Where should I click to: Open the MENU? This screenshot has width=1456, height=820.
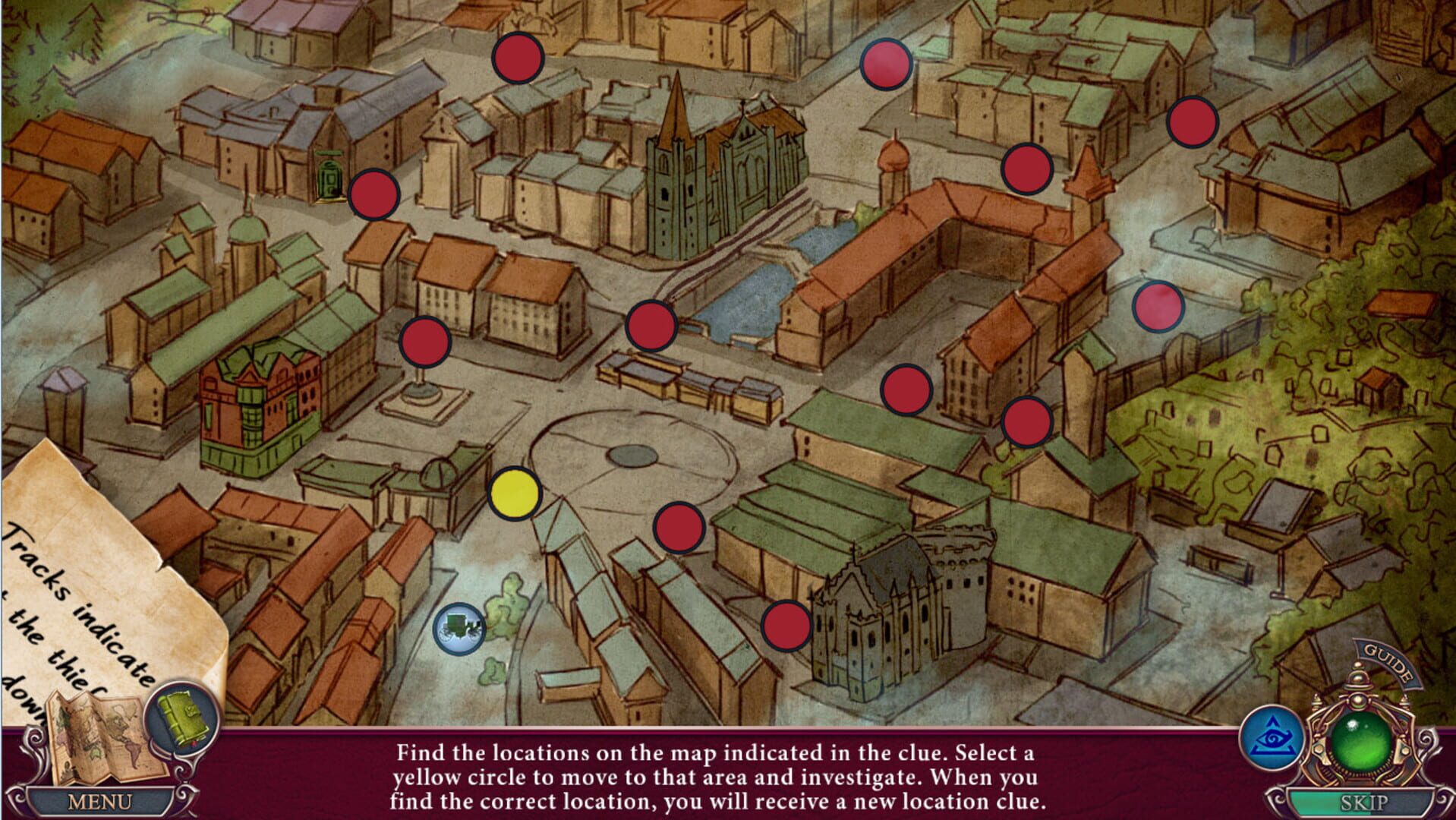tap(99, 801)
